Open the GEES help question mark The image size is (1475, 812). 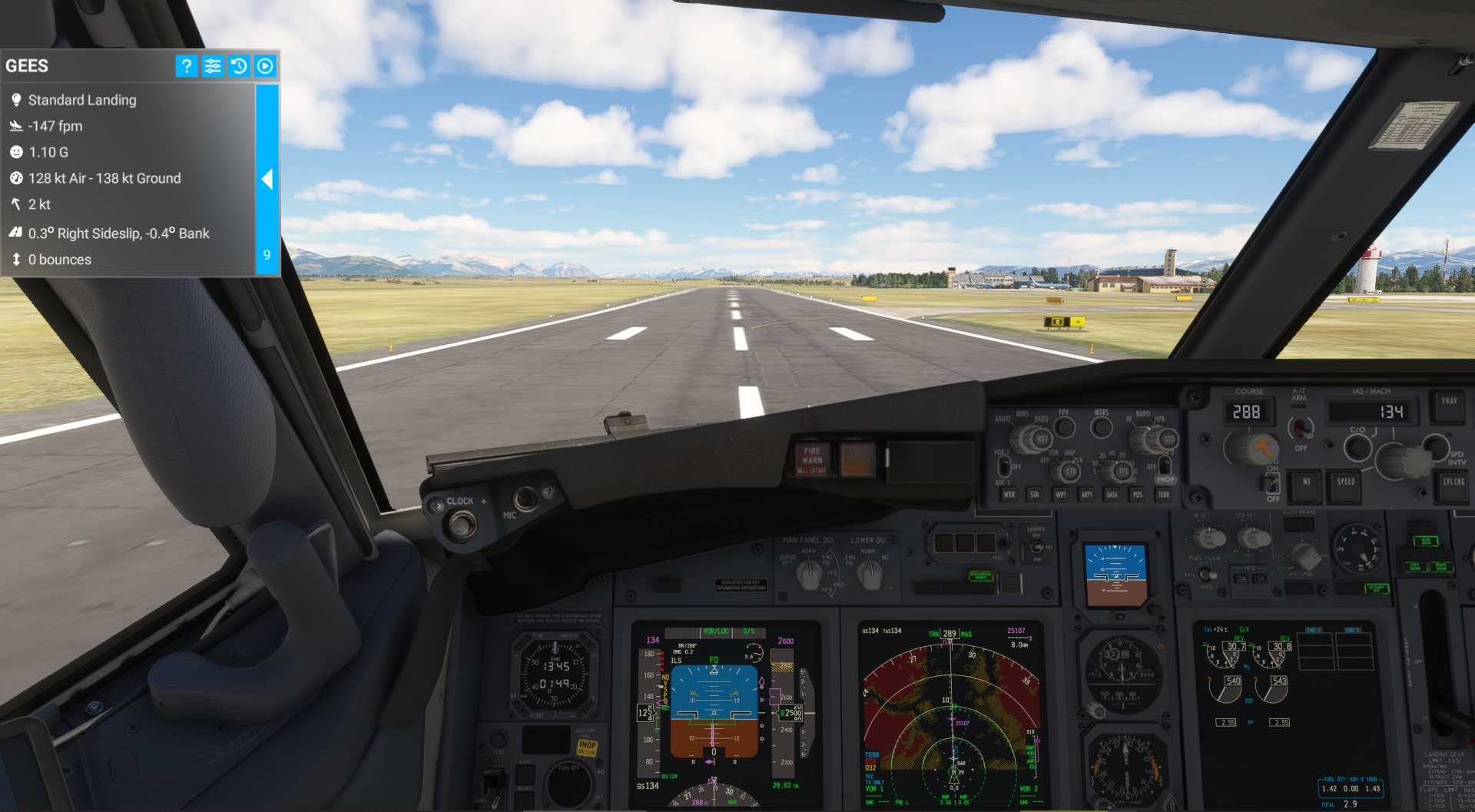186,66
